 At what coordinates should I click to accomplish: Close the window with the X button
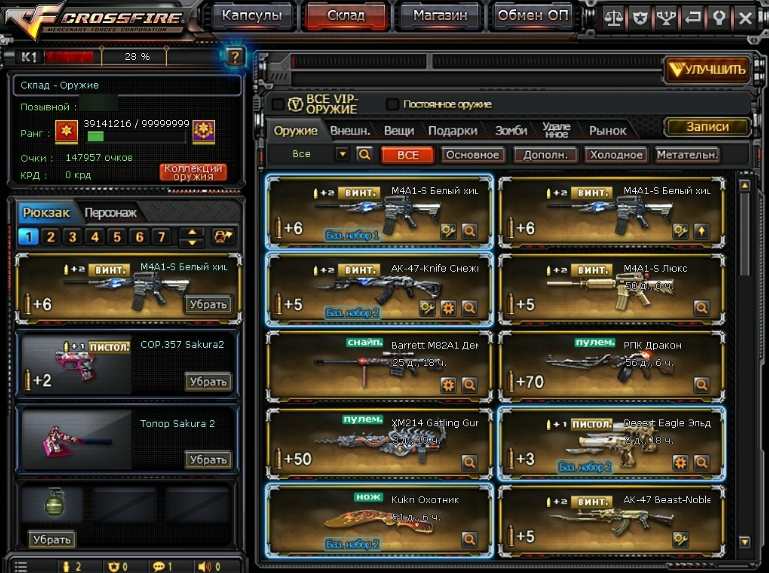click(745, 17)
